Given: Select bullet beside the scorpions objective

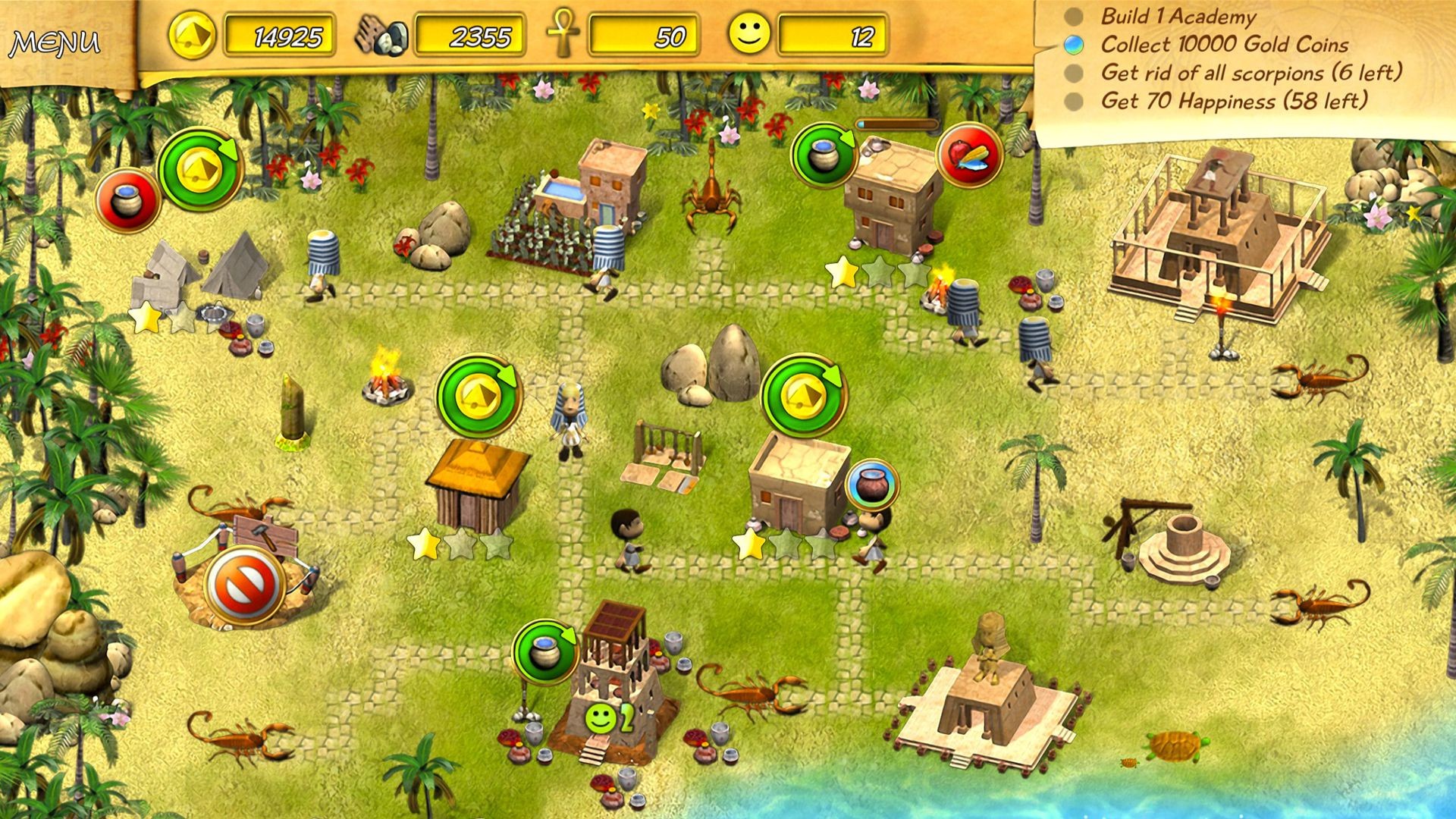Looking at the screenshot, I should [x=1072, y=74].
